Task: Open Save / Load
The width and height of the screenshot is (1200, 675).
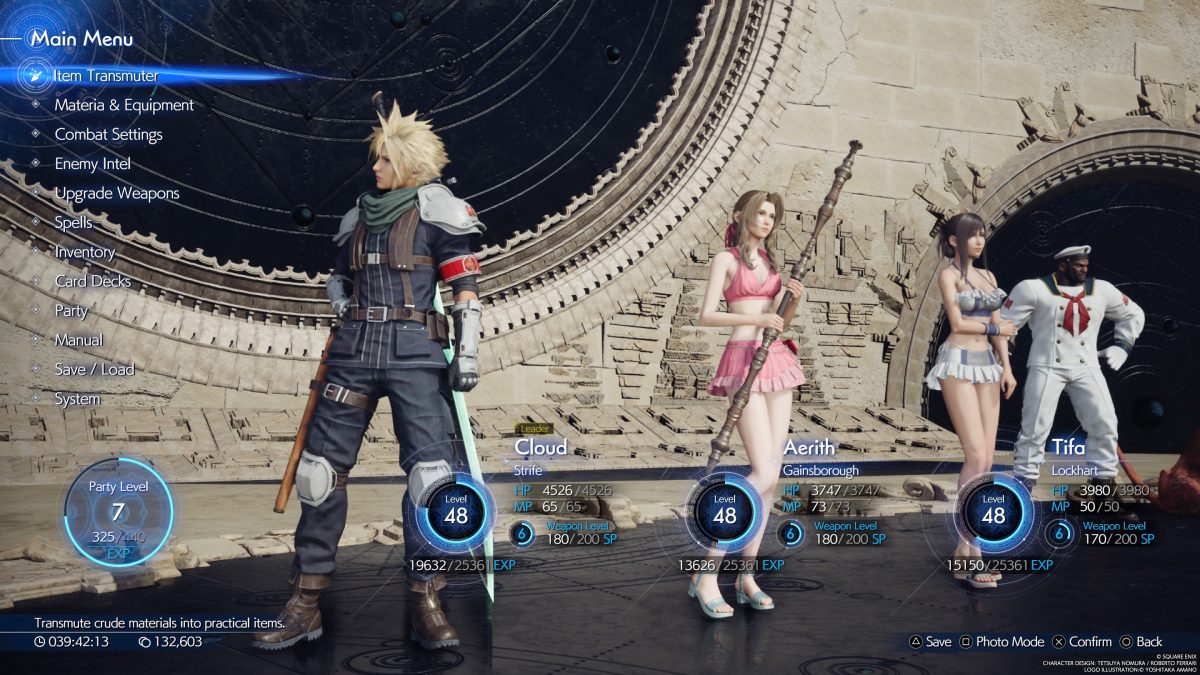Action: (94, 369)
